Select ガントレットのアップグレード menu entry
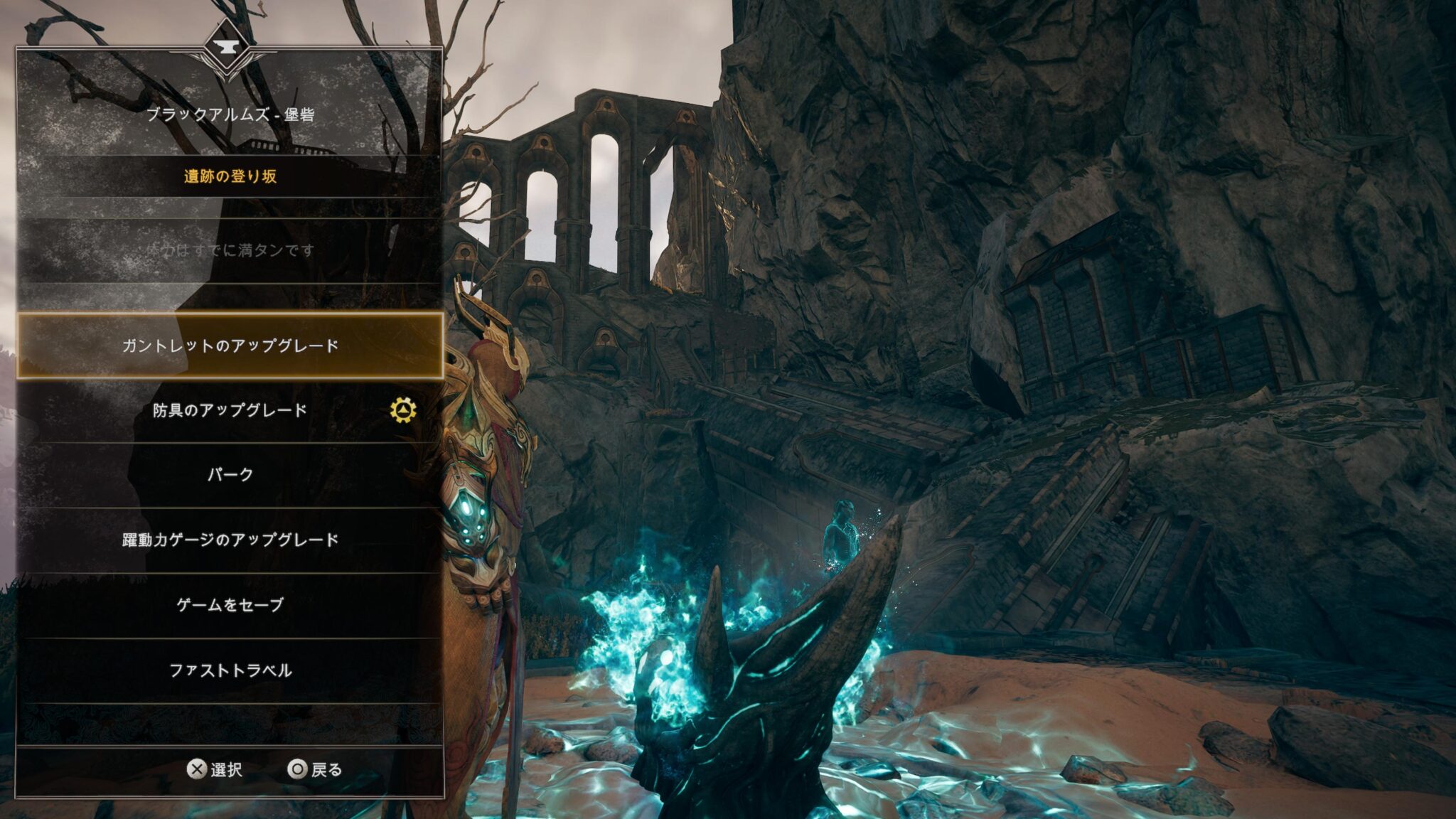The image size is (1456, 819). coord(230,346)
